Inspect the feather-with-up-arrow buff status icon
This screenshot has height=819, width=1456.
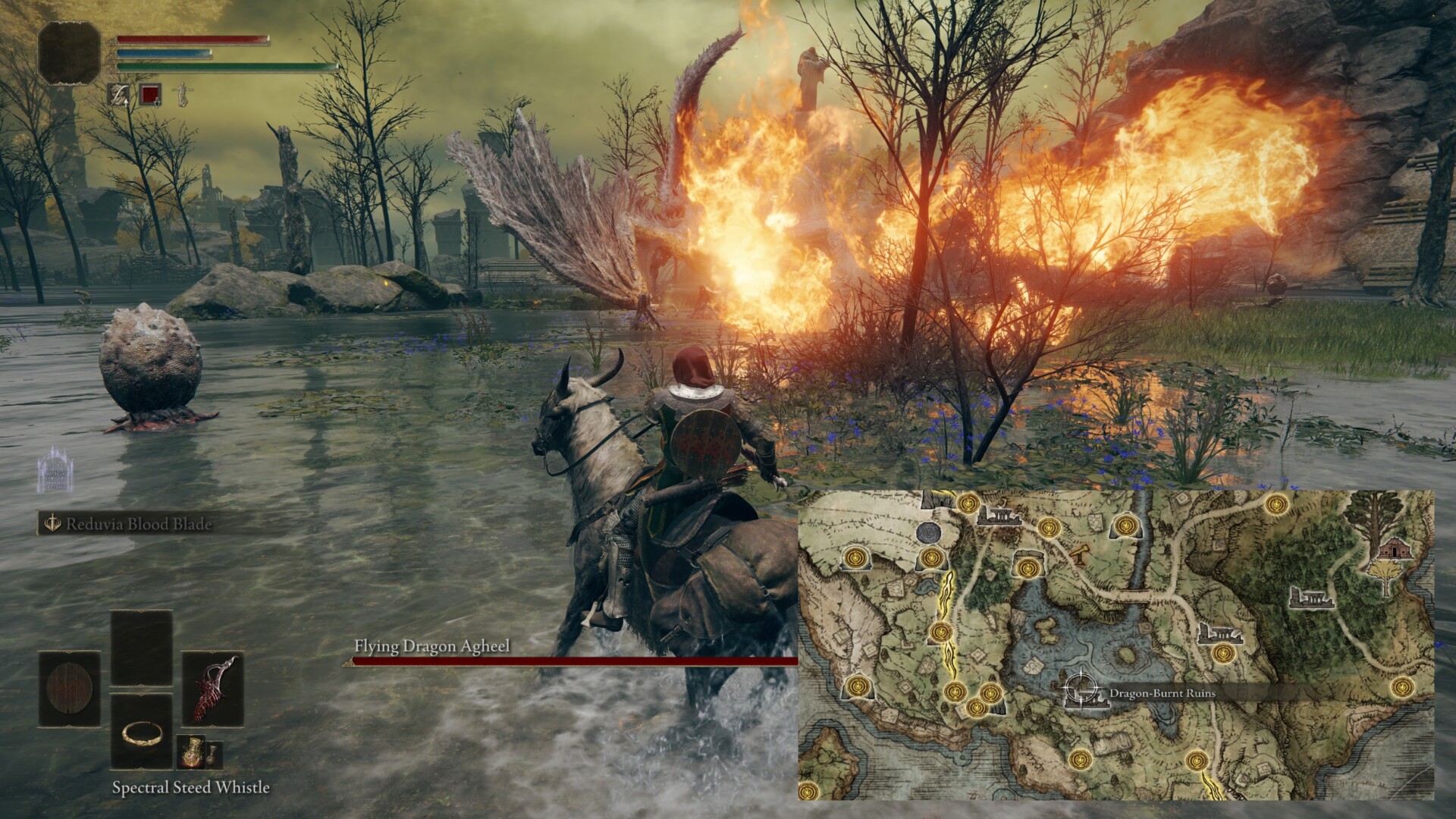pos(119,94)
